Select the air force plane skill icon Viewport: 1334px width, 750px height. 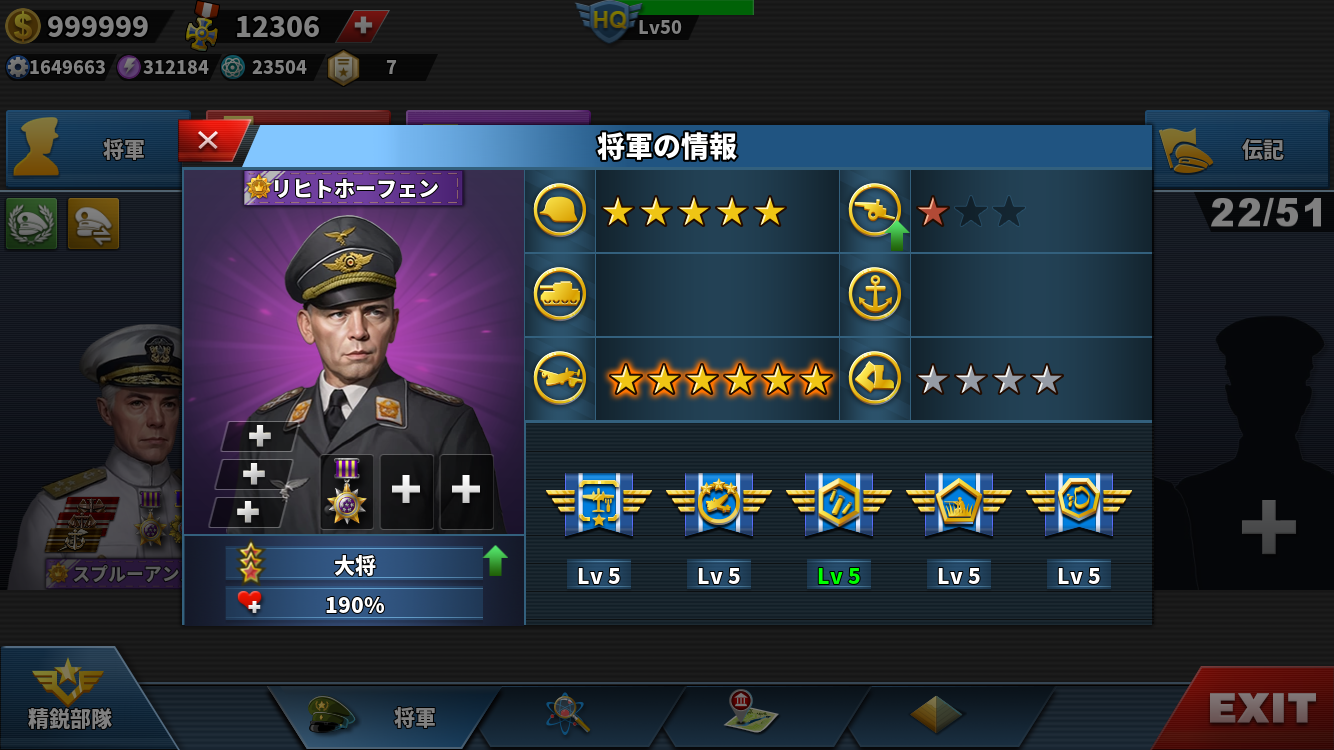point(560,379)
